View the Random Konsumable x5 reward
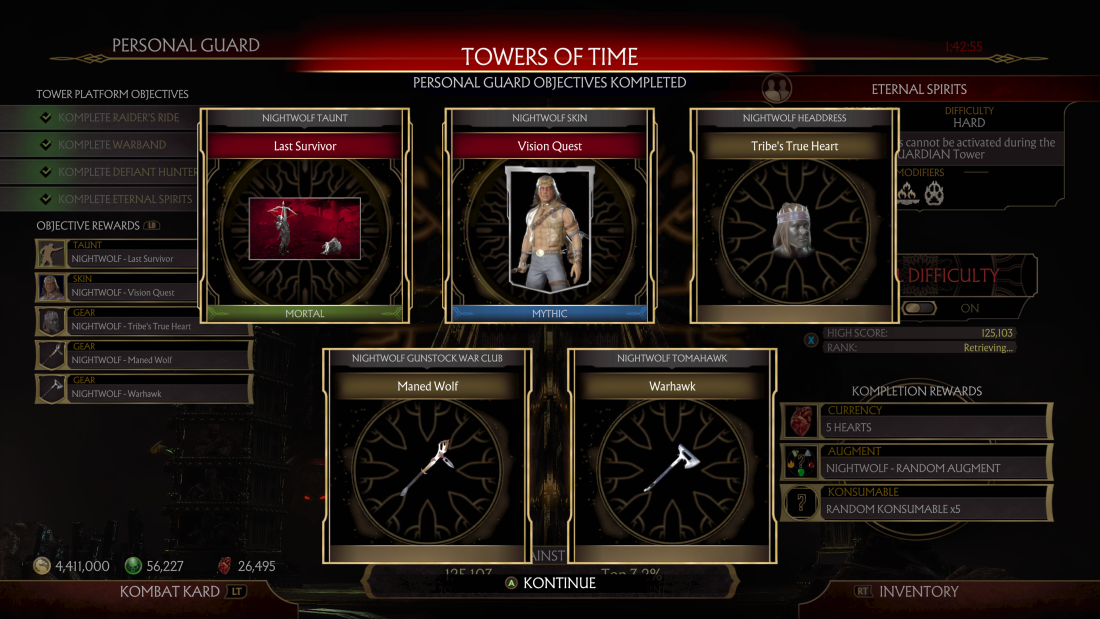This screenshot has height=619, width=1100. (x=916, y=503)
